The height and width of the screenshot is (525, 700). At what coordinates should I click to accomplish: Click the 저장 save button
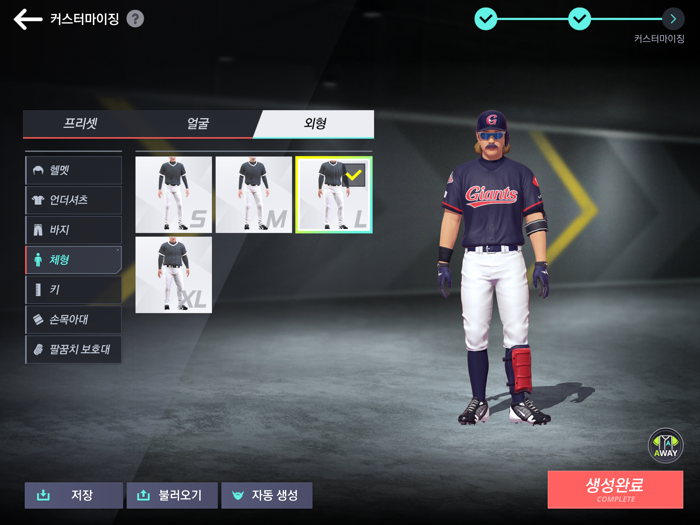point(74,495)
